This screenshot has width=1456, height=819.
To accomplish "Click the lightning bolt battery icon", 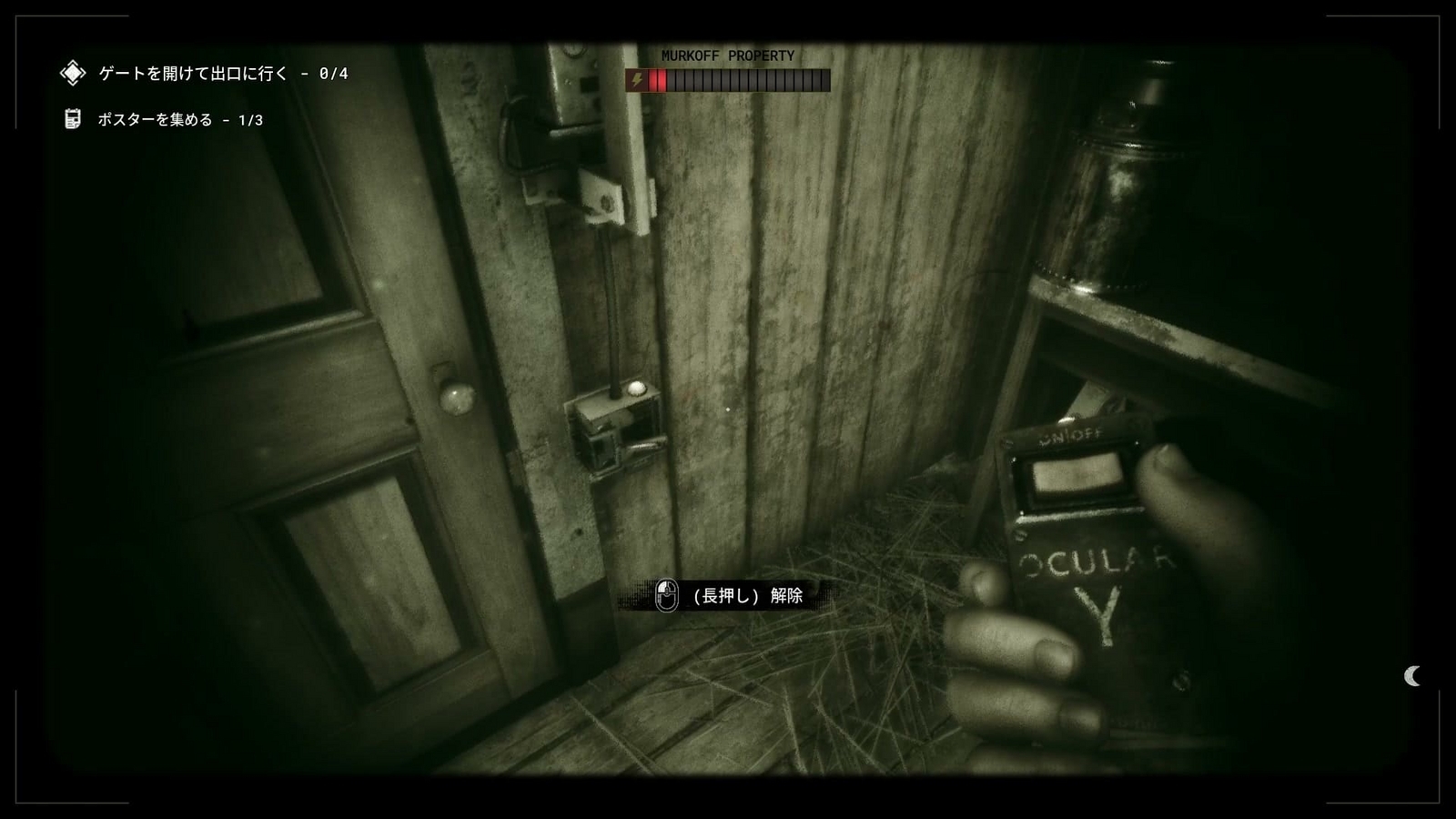I will (x=637, y=80).
